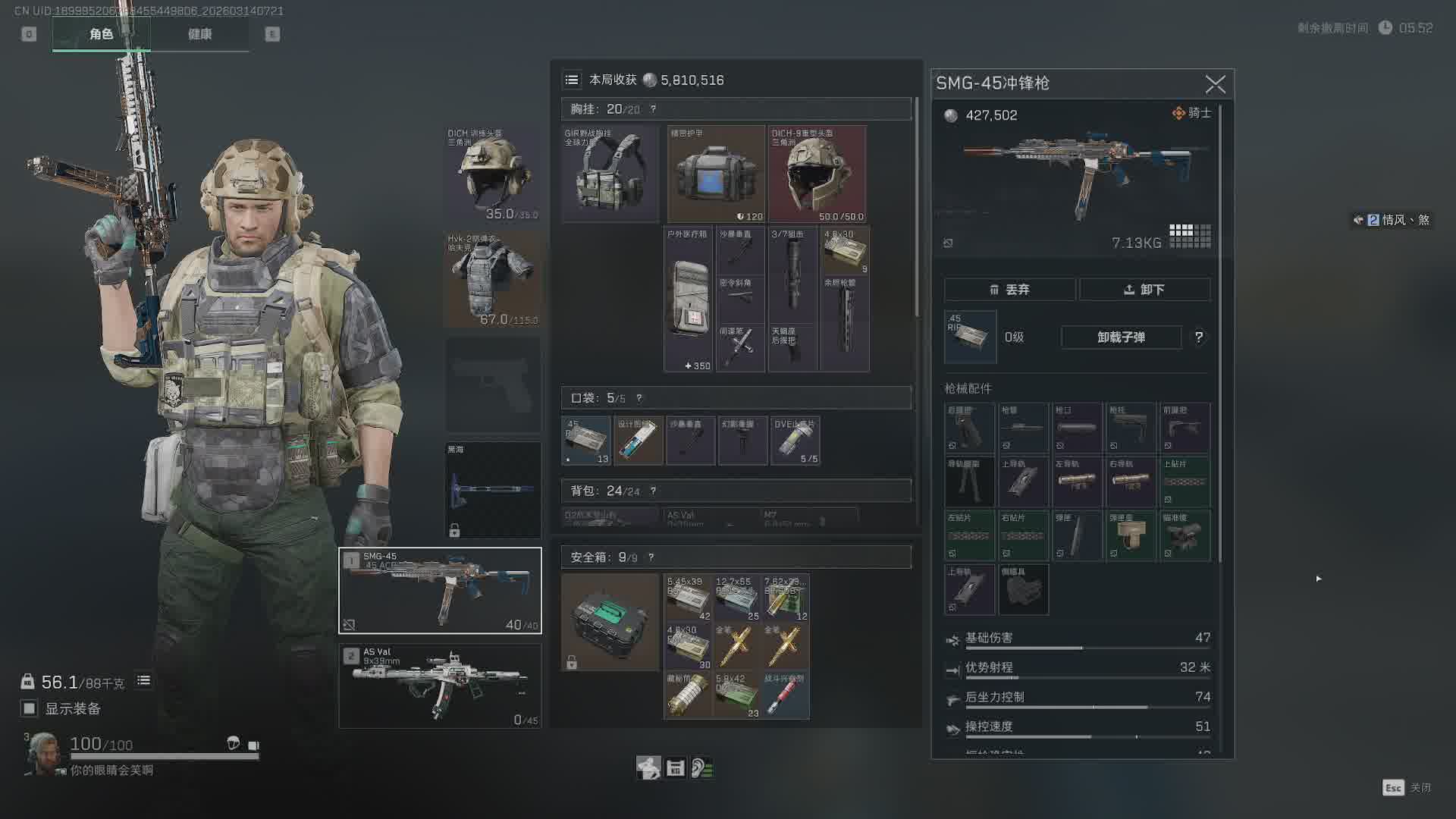Select the 瞄准镜 optic attachment slot
The width and height of the screenshot is (1456, 819).
[1185, 535]
